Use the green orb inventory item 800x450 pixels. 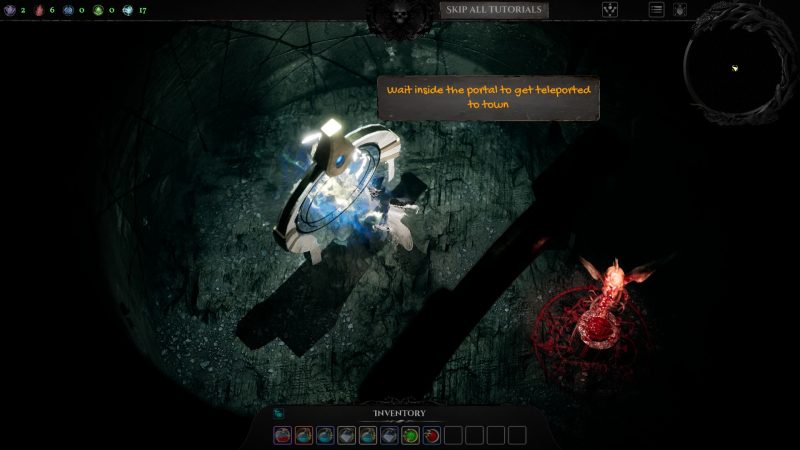(410, 435)
